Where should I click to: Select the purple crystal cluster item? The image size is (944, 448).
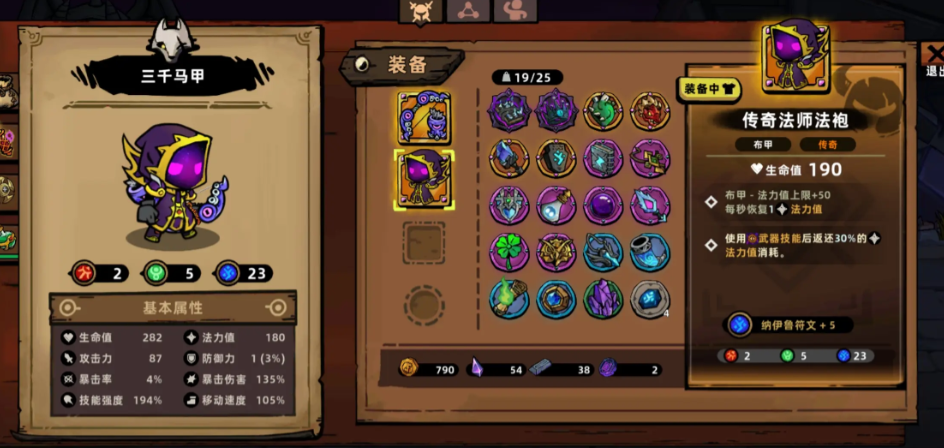pyautogui.click(x=603, y=299)
